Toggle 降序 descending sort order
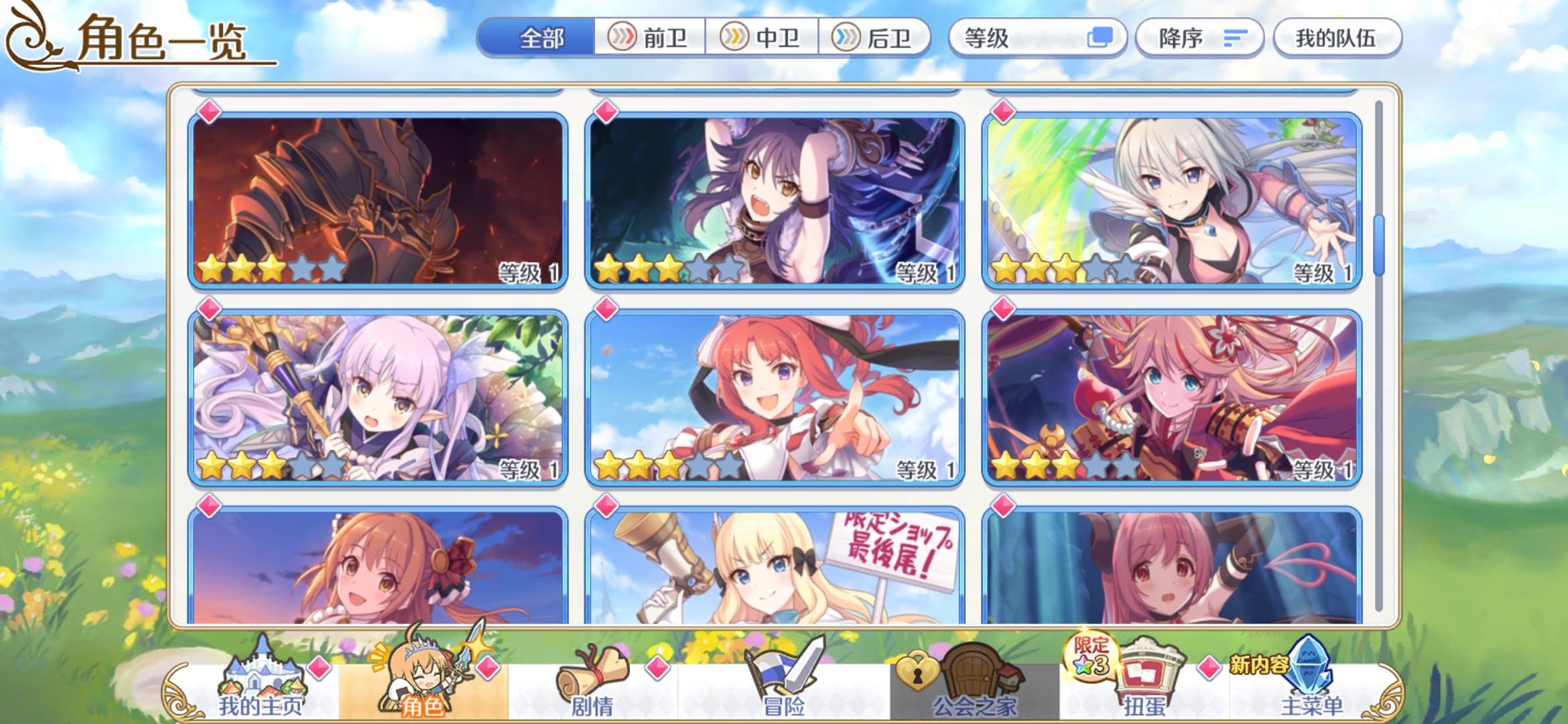The image size is (1568, 724). coord(1199,38)
